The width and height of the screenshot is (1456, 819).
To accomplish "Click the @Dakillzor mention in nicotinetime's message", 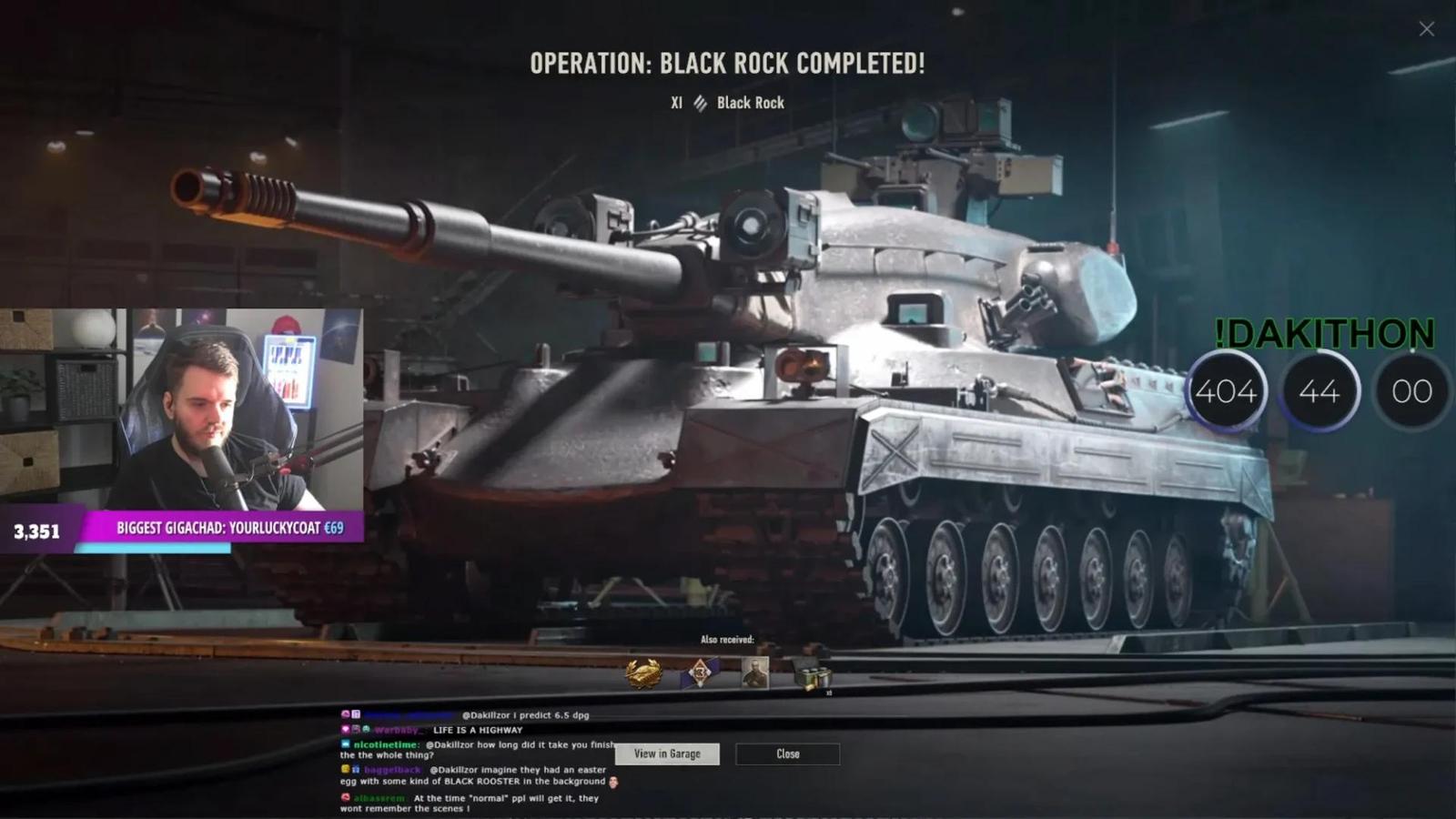I will point(450,744).
